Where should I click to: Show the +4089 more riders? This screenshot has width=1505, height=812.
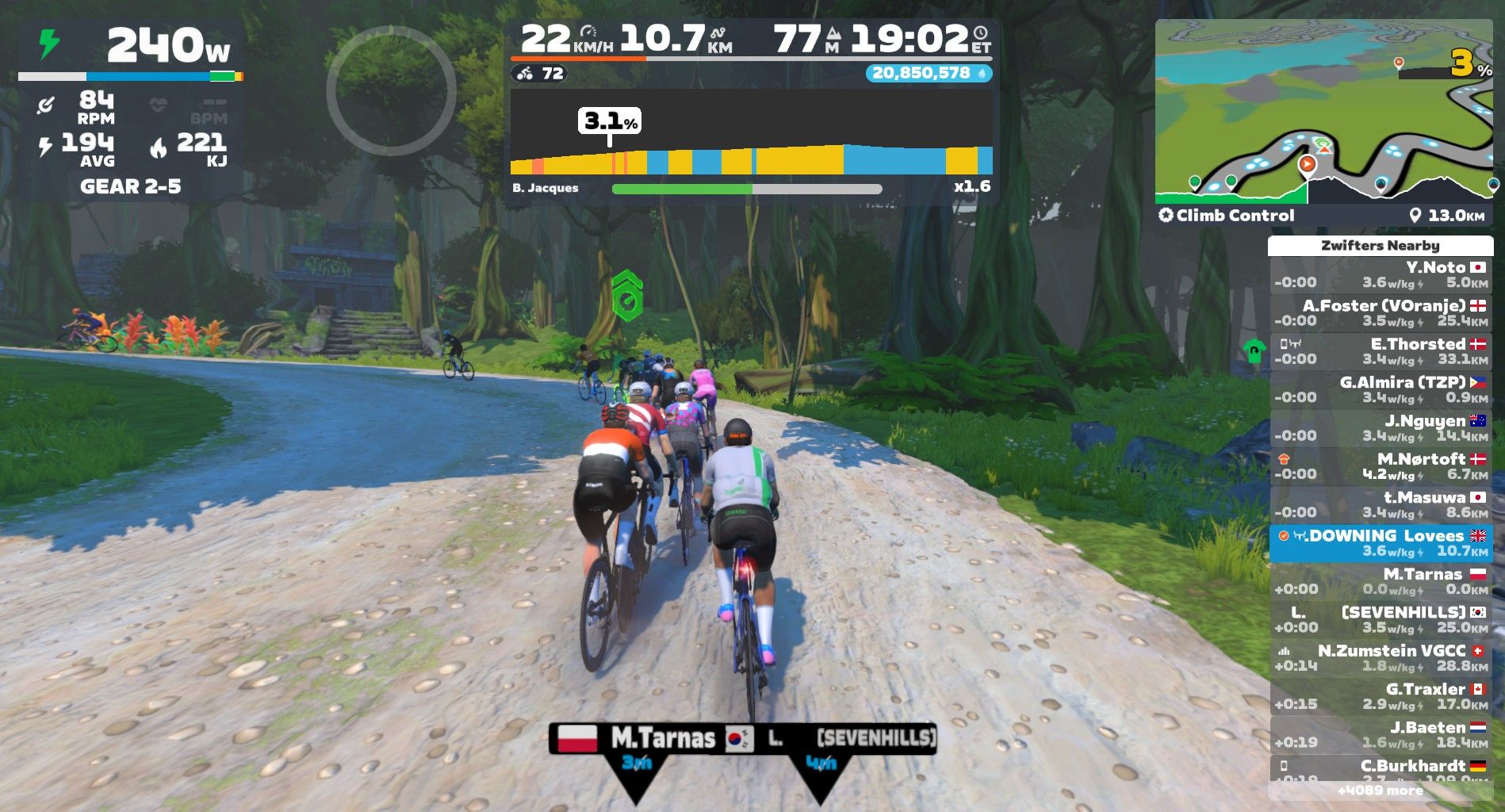click(1380, 791)
